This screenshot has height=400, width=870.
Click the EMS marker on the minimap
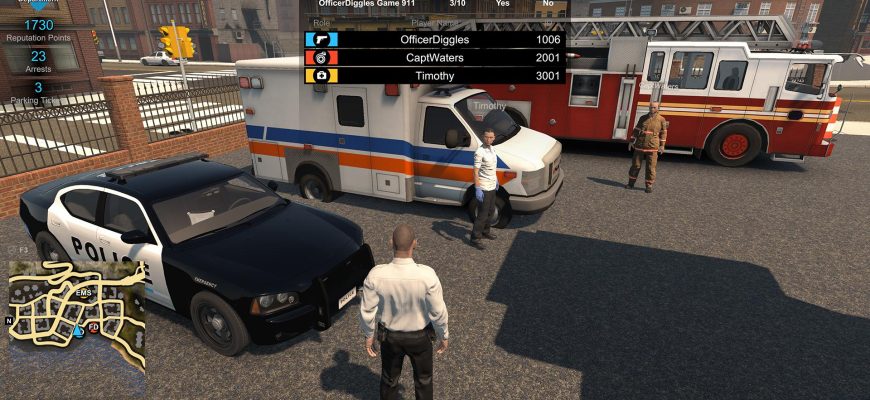pyautogui.click(x=84, y=292)
